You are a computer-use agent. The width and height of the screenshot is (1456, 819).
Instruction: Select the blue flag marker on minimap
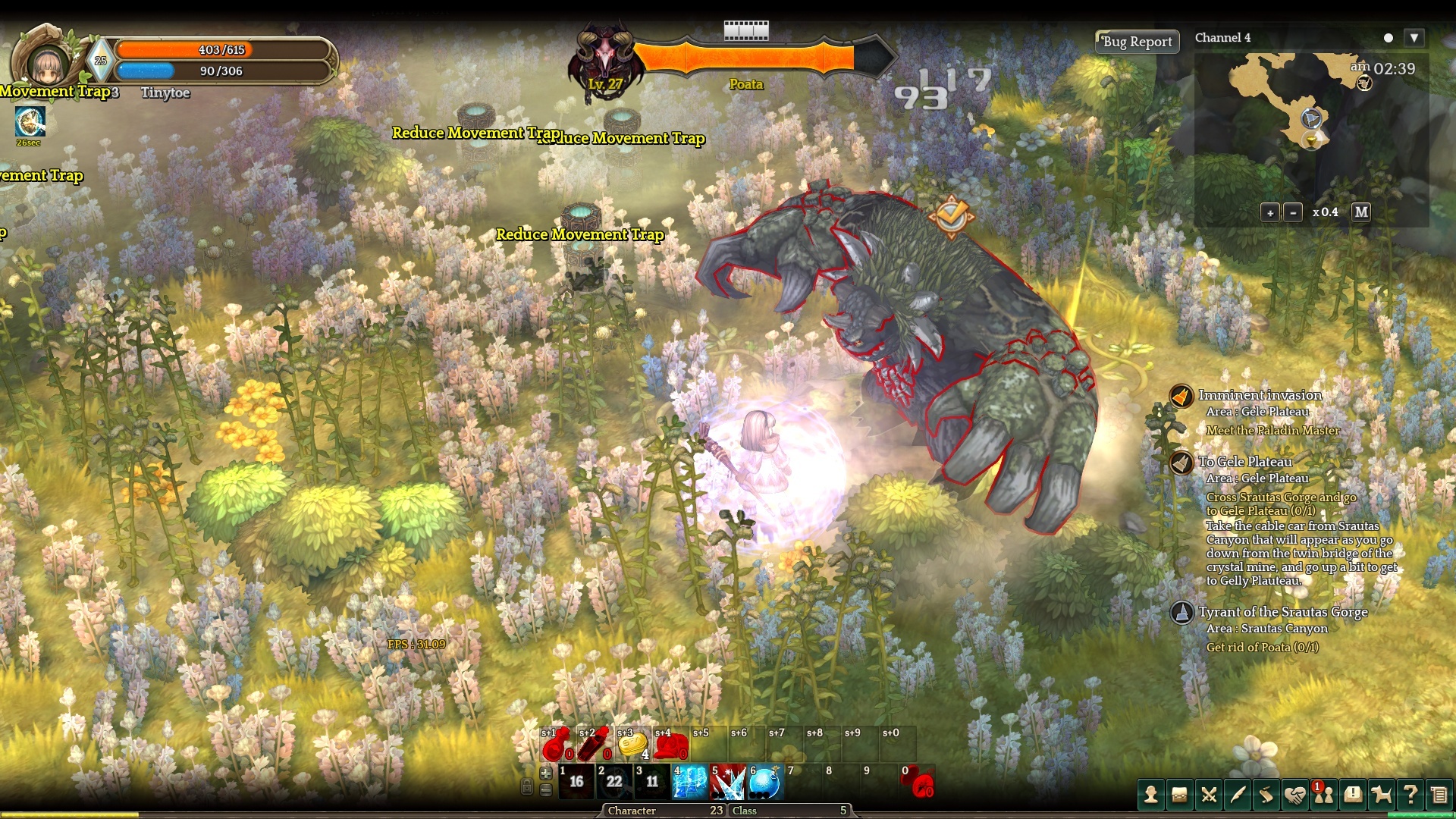click(x=1311, y=118)
